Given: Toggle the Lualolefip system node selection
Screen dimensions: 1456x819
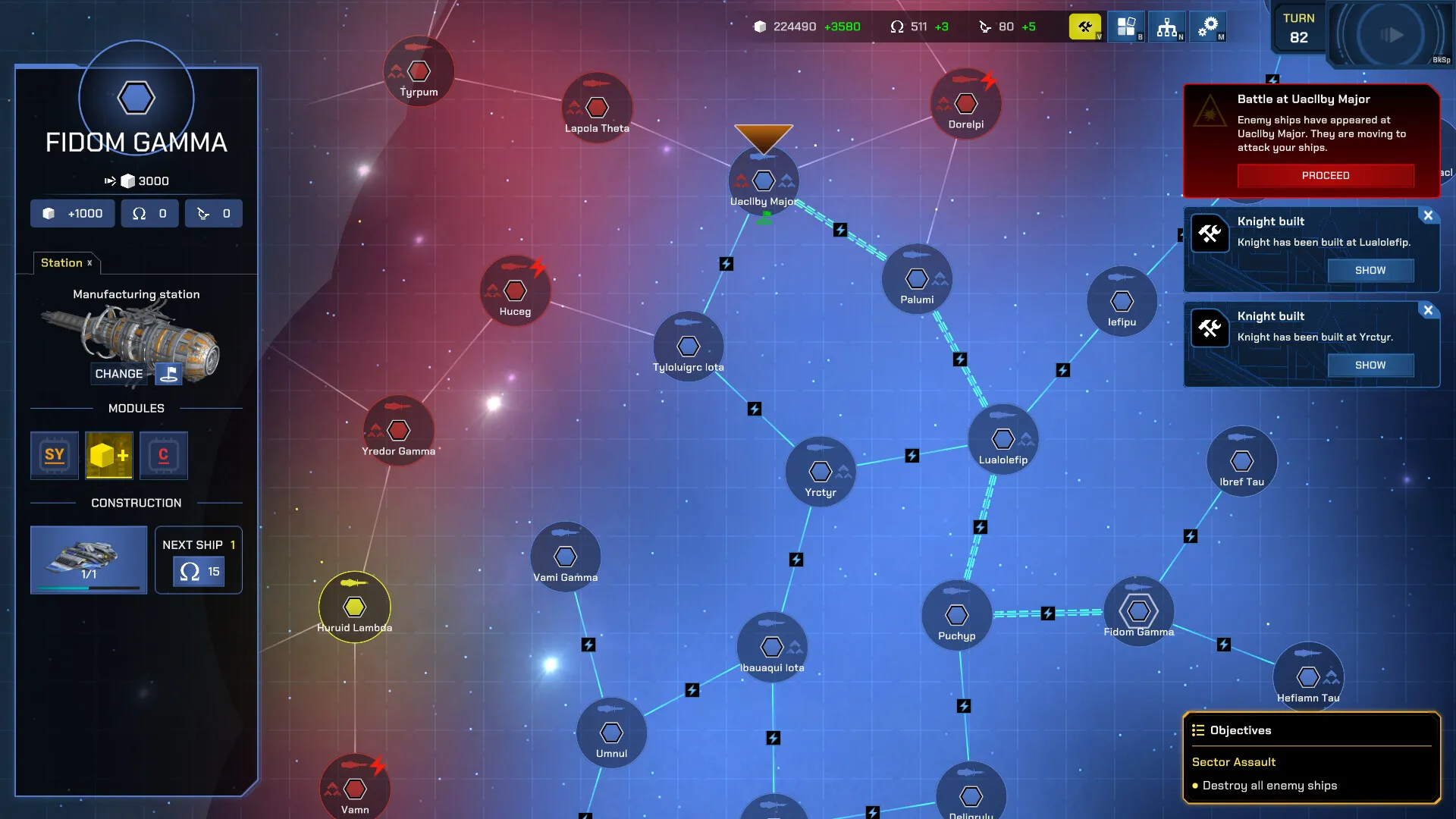Looking at the screenshot, I should (x=1003, y=438).
